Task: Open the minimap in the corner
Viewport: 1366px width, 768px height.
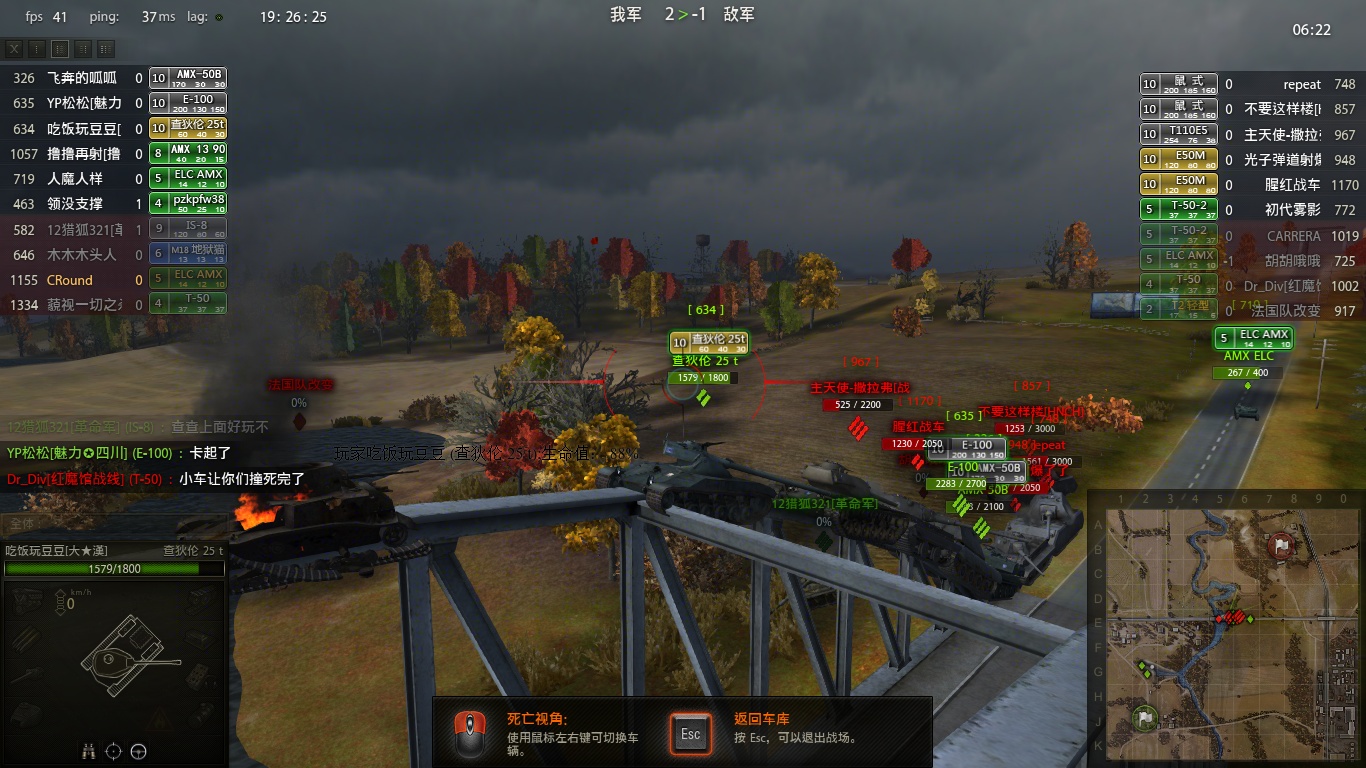Action: coord(1226,628)
